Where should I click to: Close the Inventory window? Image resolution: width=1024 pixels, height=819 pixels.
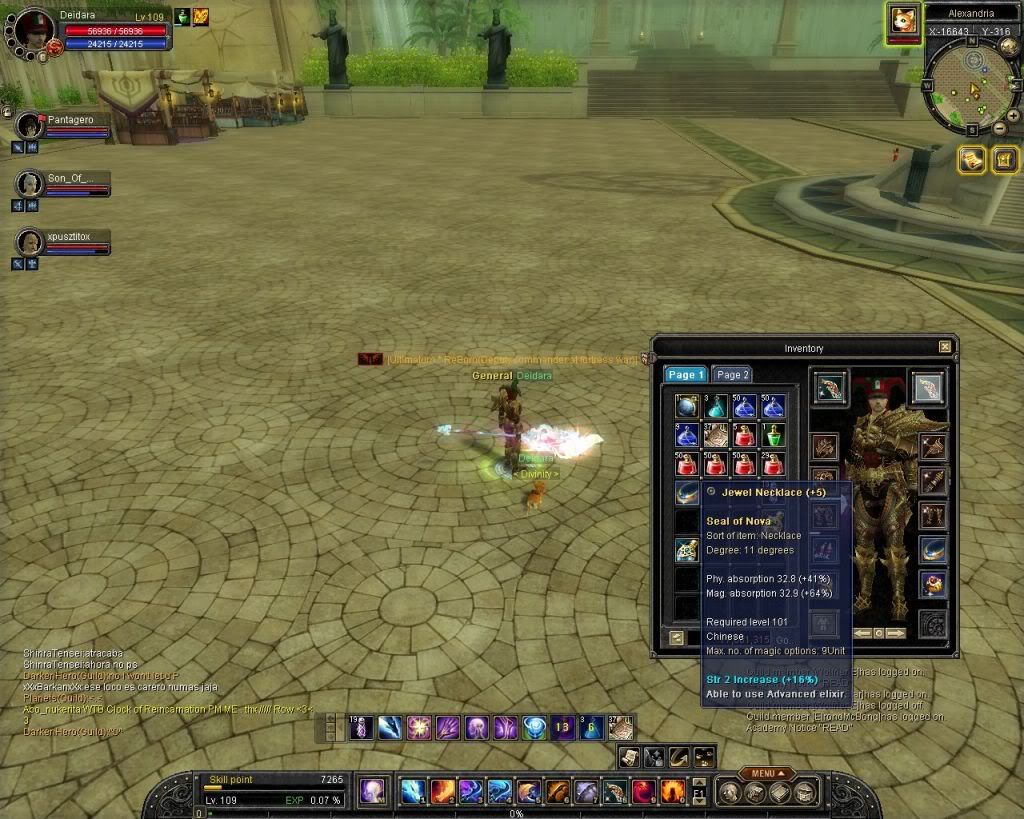tap(945, 347)
